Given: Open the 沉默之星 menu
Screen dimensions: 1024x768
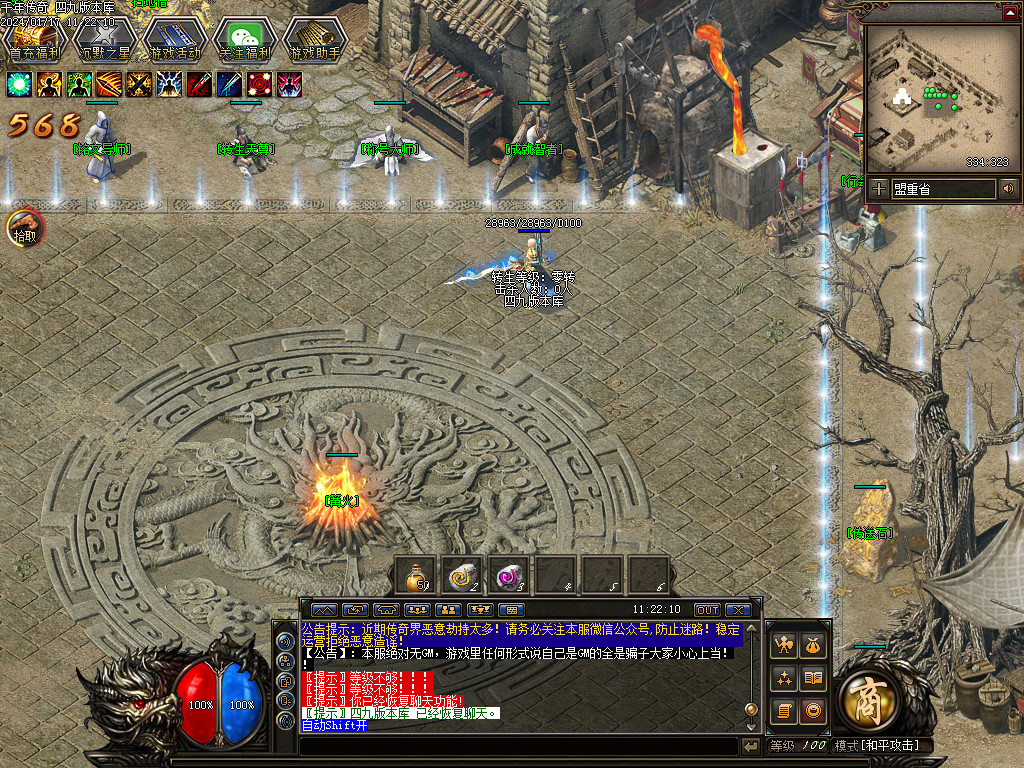Looking at the screenshot, I should pos(104,40).
